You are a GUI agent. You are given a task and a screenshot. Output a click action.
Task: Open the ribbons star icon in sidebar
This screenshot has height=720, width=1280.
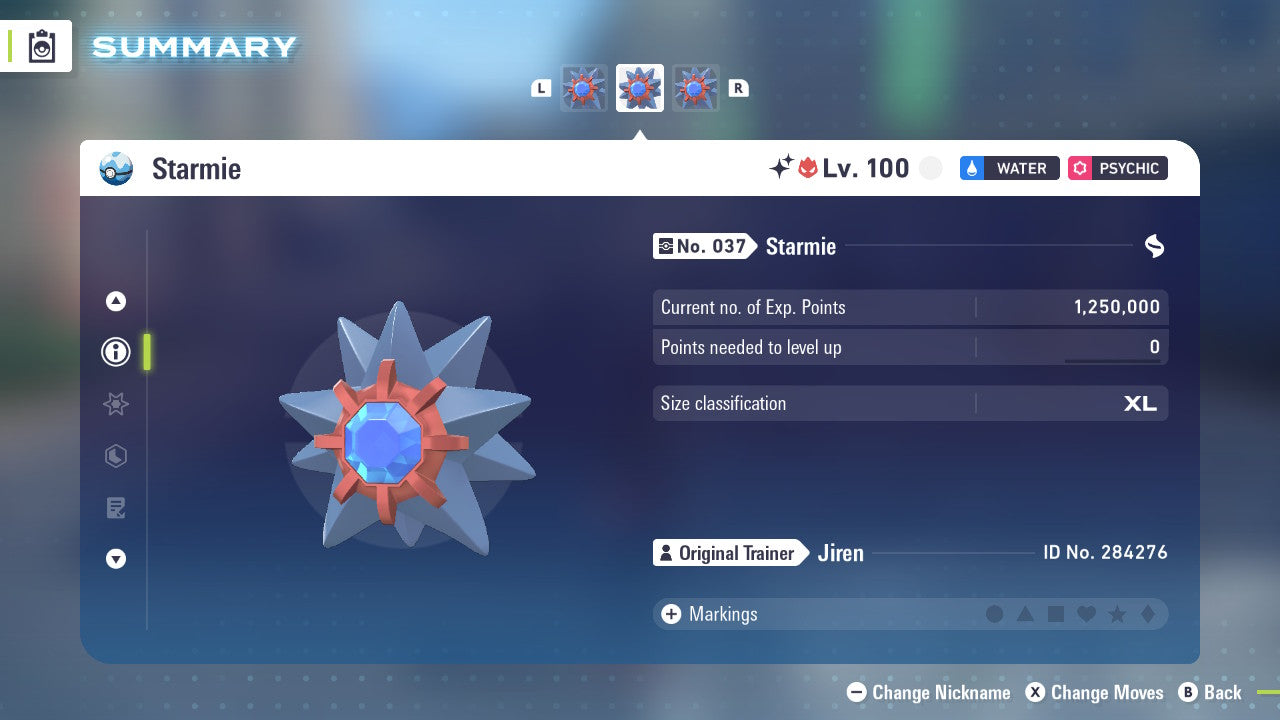pyautogui.click(x=116, y=404)
